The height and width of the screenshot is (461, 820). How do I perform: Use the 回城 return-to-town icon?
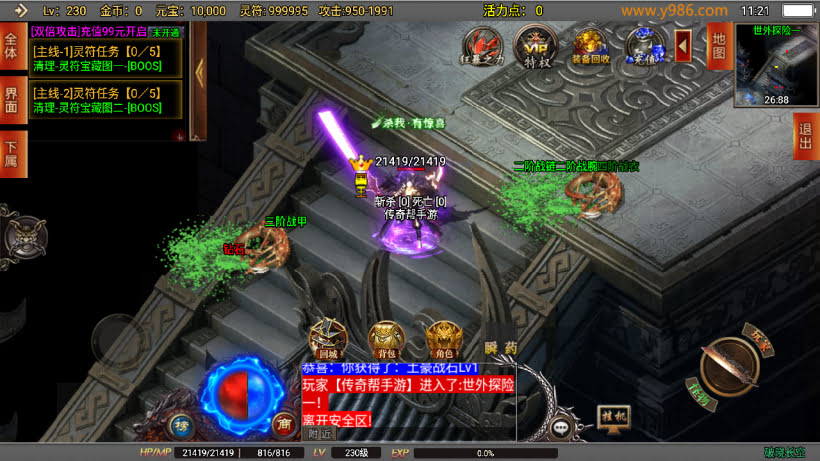[x=329, y=339]
